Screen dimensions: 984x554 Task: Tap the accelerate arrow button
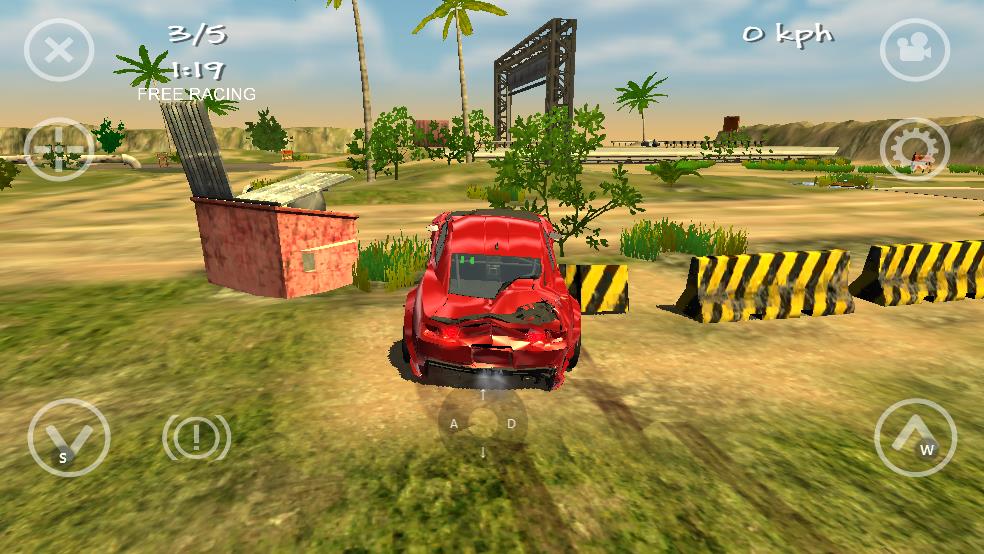(x=915, y=437)
